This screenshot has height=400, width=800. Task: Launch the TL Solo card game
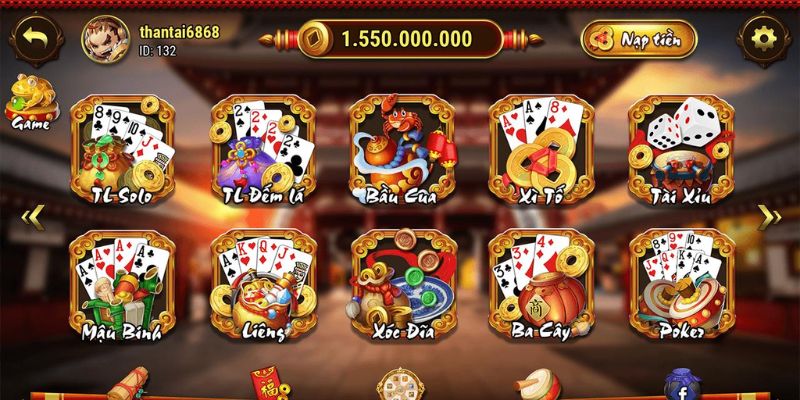(x=123, y=150)
